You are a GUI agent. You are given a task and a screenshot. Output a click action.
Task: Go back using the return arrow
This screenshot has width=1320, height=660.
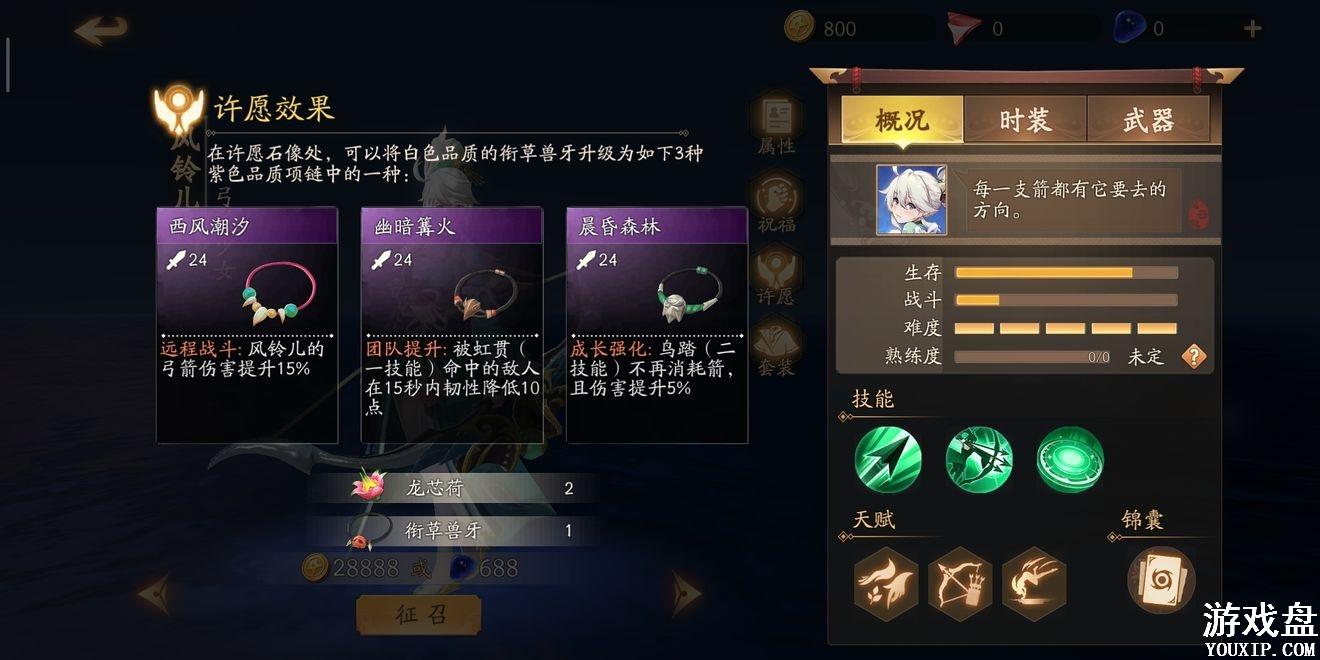tap(101, 29)
